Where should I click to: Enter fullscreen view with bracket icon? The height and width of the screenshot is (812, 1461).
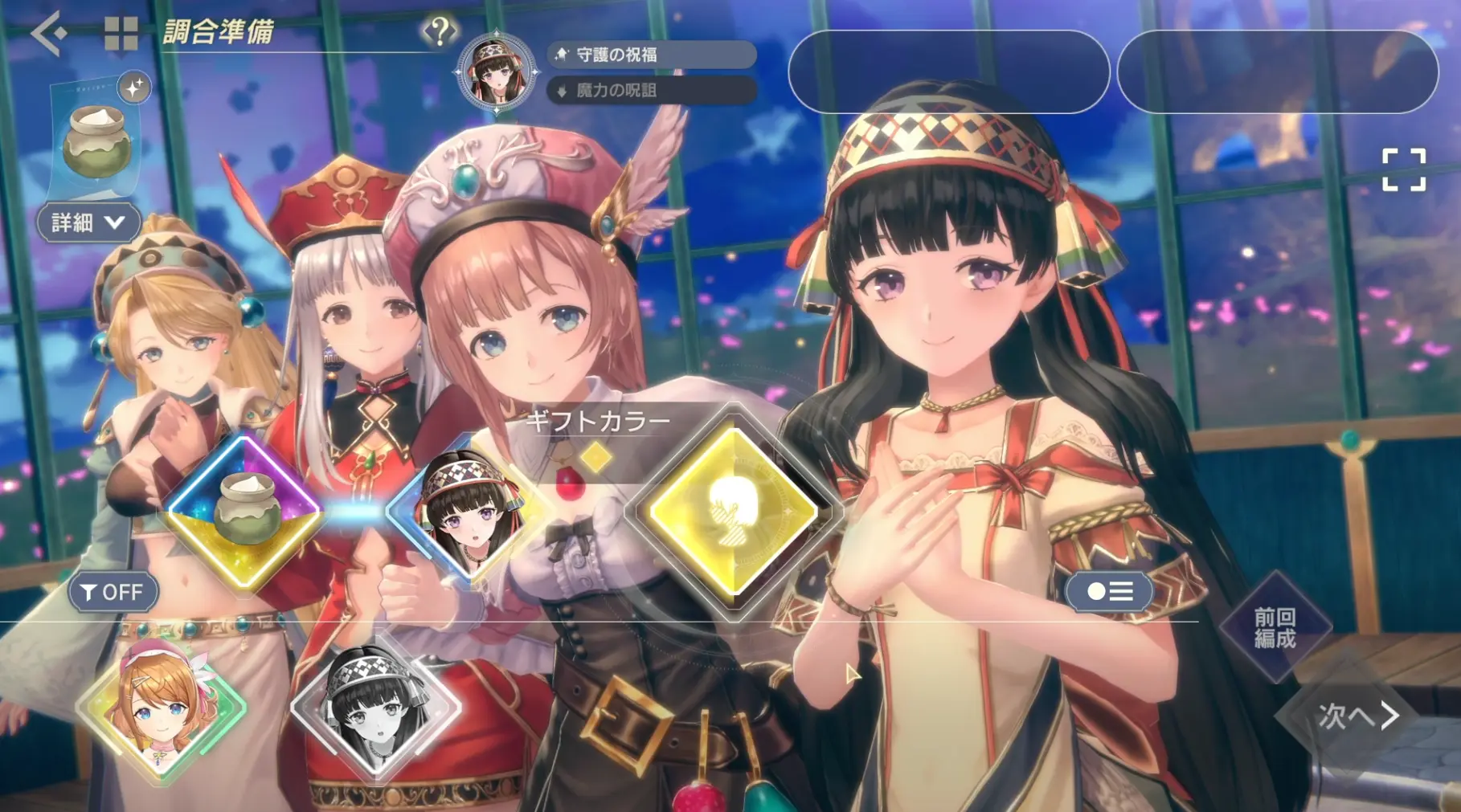click(1403, 169)
